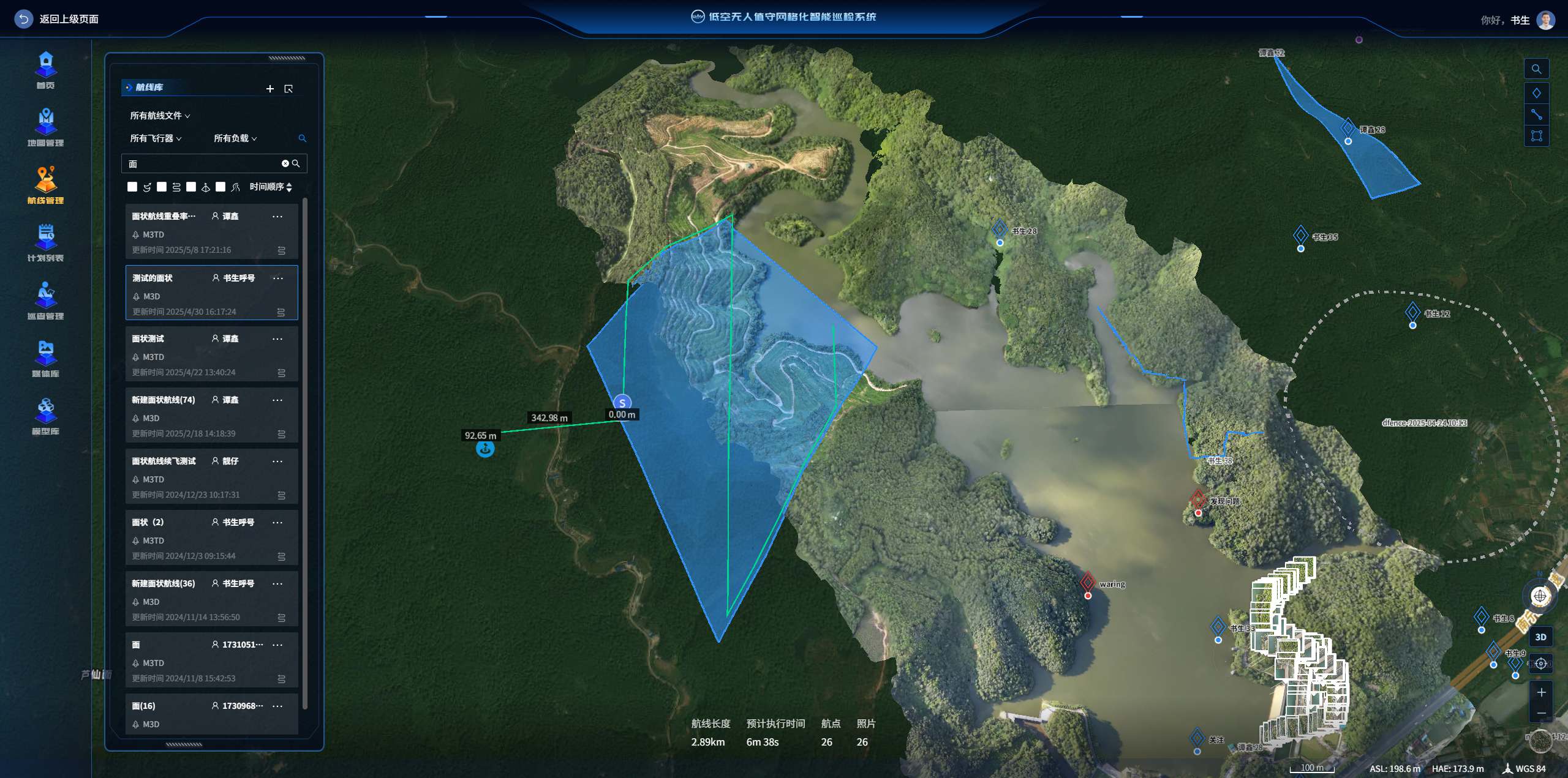Zoom in the map with the plus button

[1541, 692]
